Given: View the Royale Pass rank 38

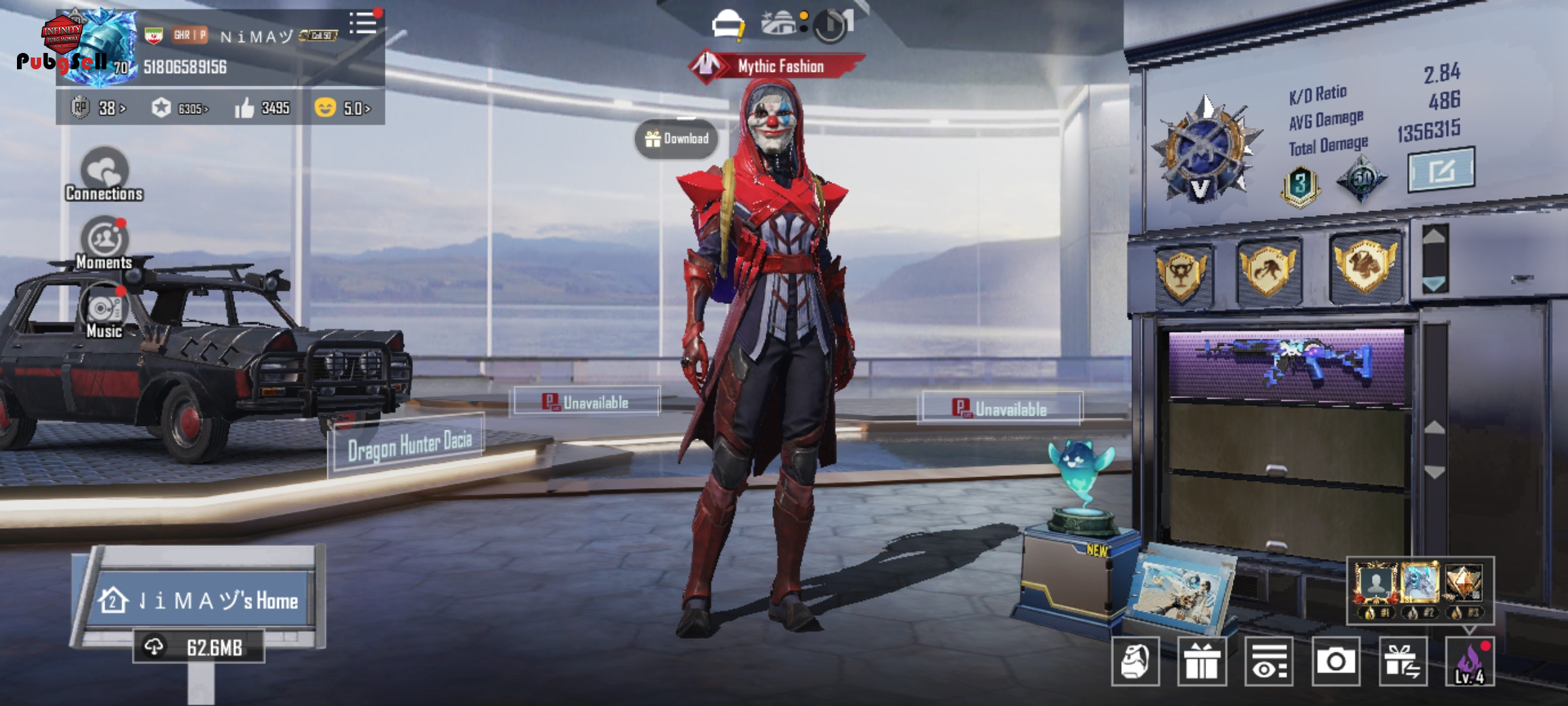Looking at the screenshot, I should 99,108.
